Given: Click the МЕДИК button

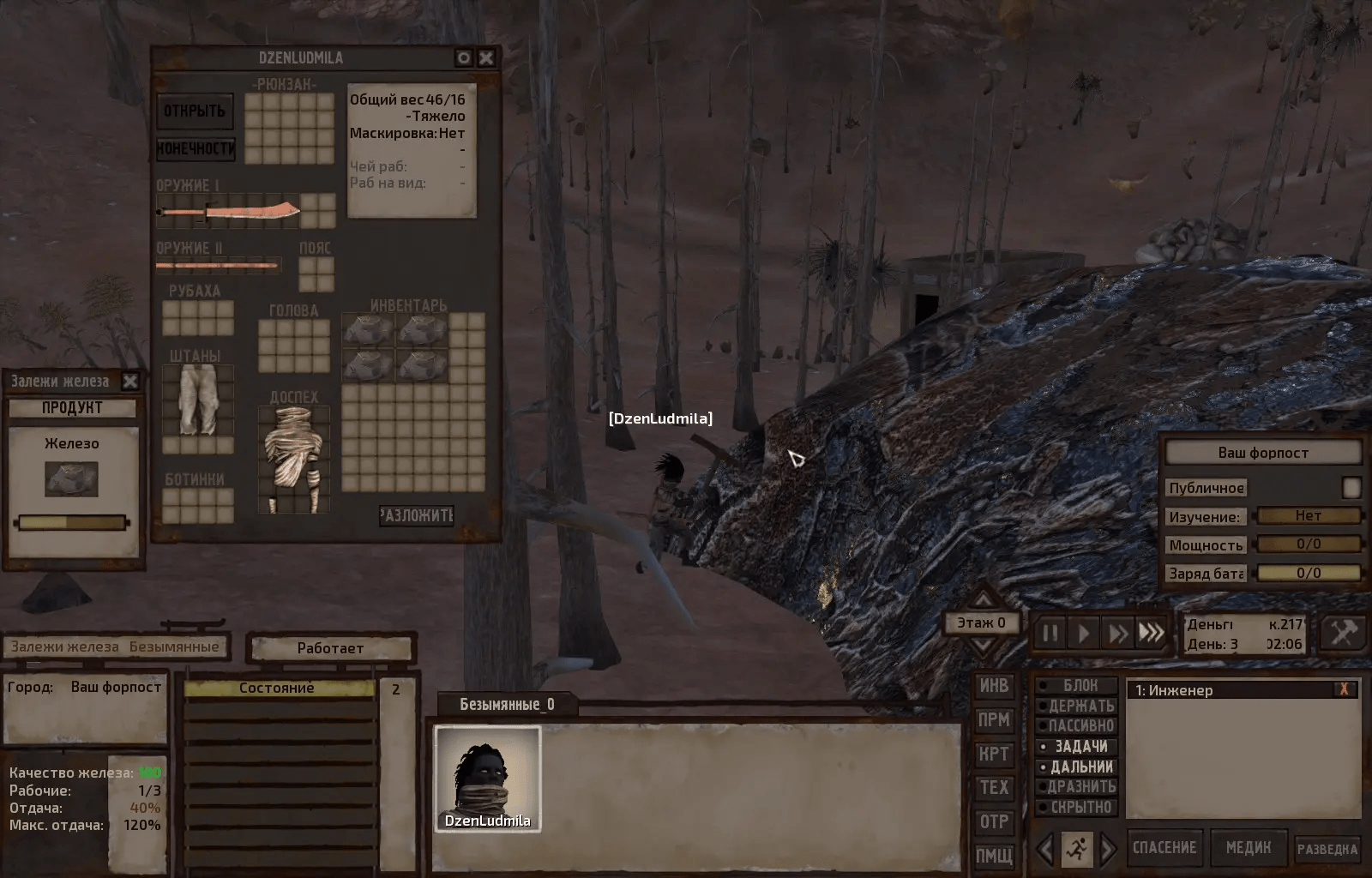Looking at the screenshot, I should [x=1248, y=848].
